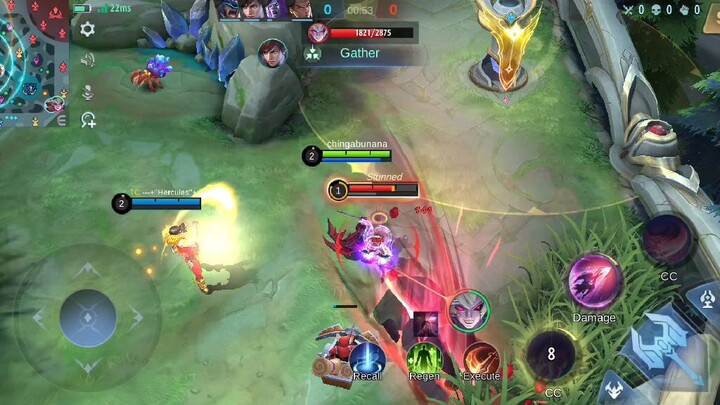Select the teammate portrait above Gather
This screenshot has width=720, height=405.
pyautogui.click(x=318, y=32)
